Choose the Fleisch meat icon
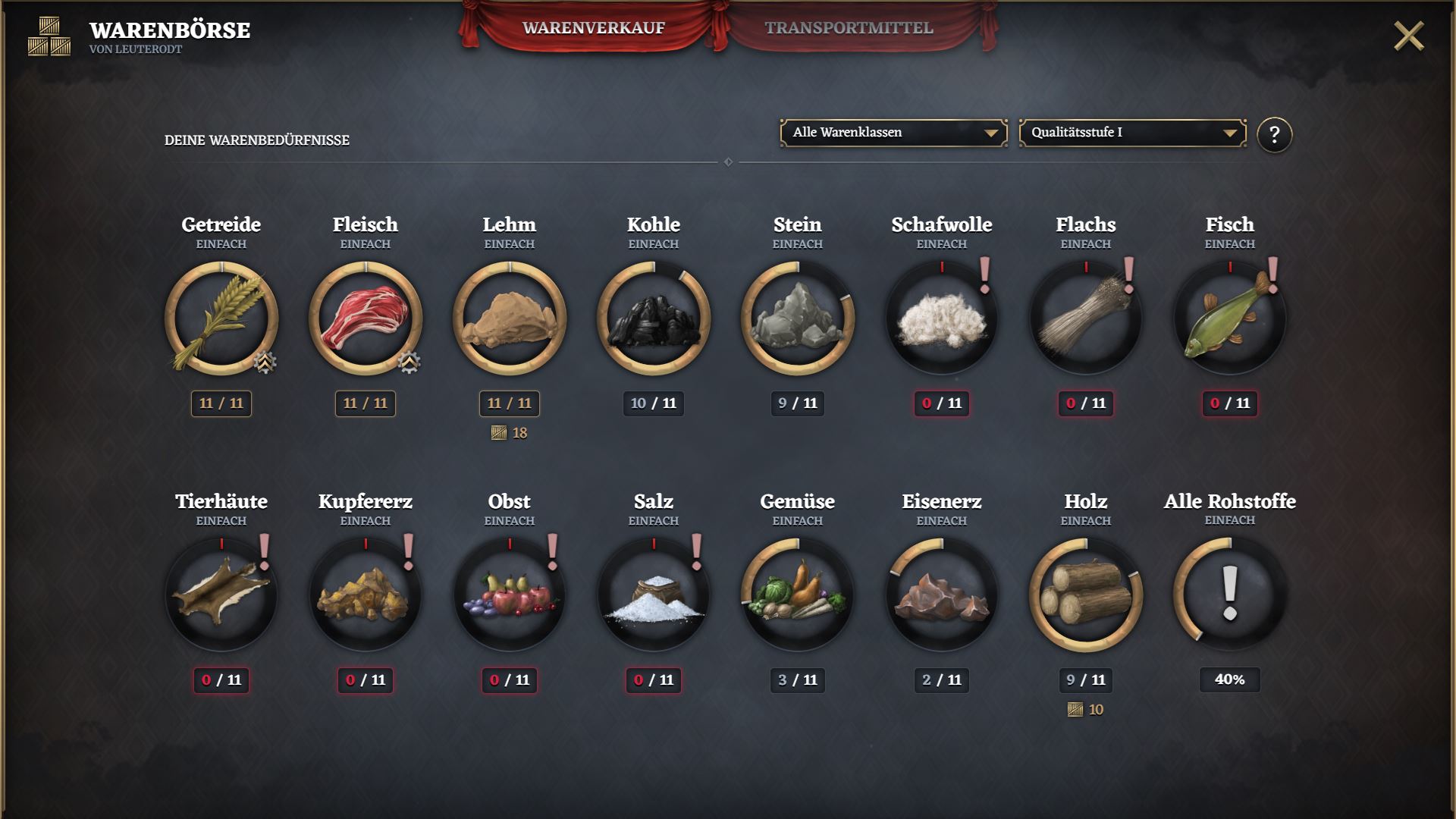 tap(366, 318)
